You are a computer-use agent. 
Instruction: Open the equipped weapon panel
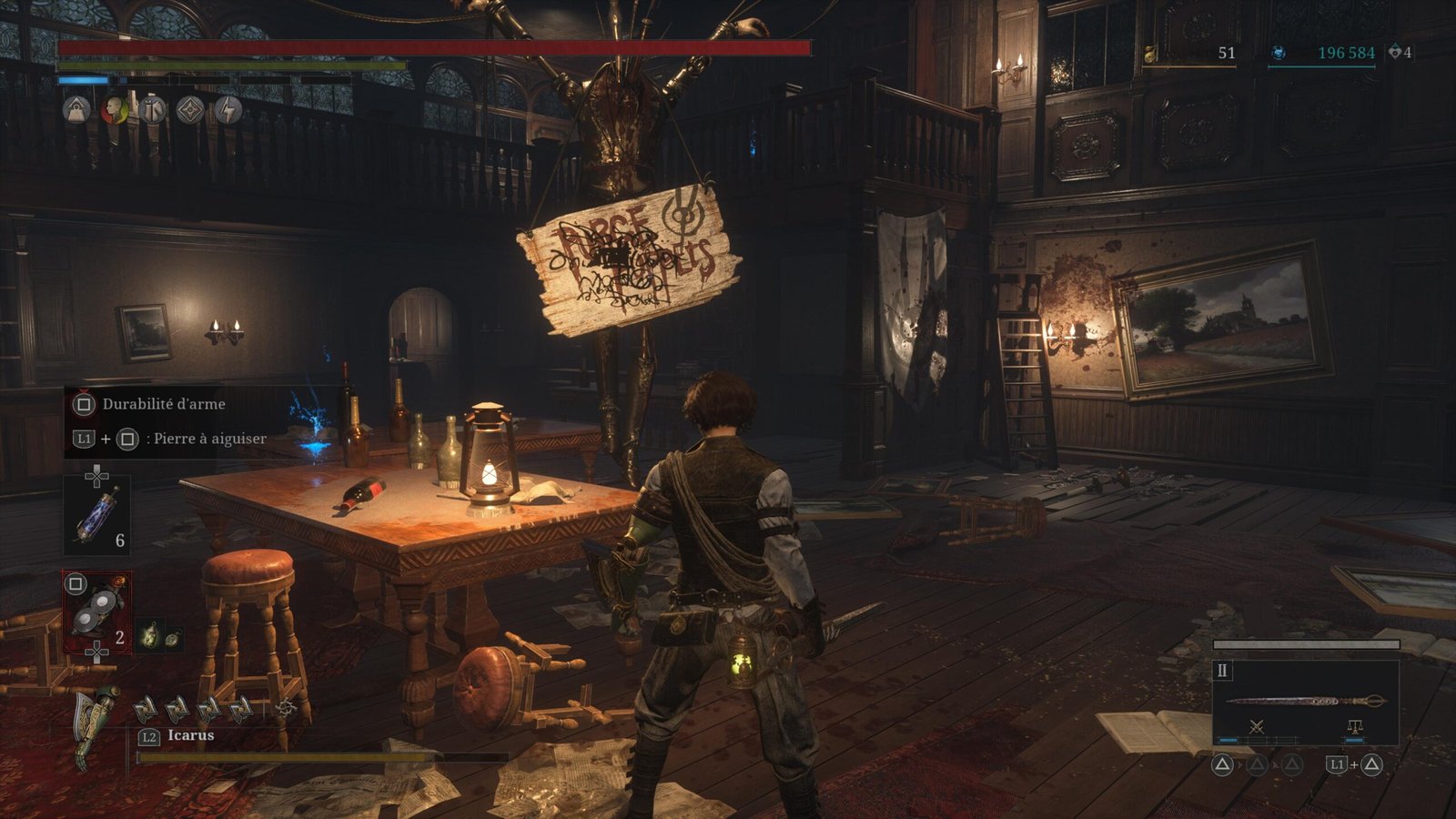(1305, 702)
